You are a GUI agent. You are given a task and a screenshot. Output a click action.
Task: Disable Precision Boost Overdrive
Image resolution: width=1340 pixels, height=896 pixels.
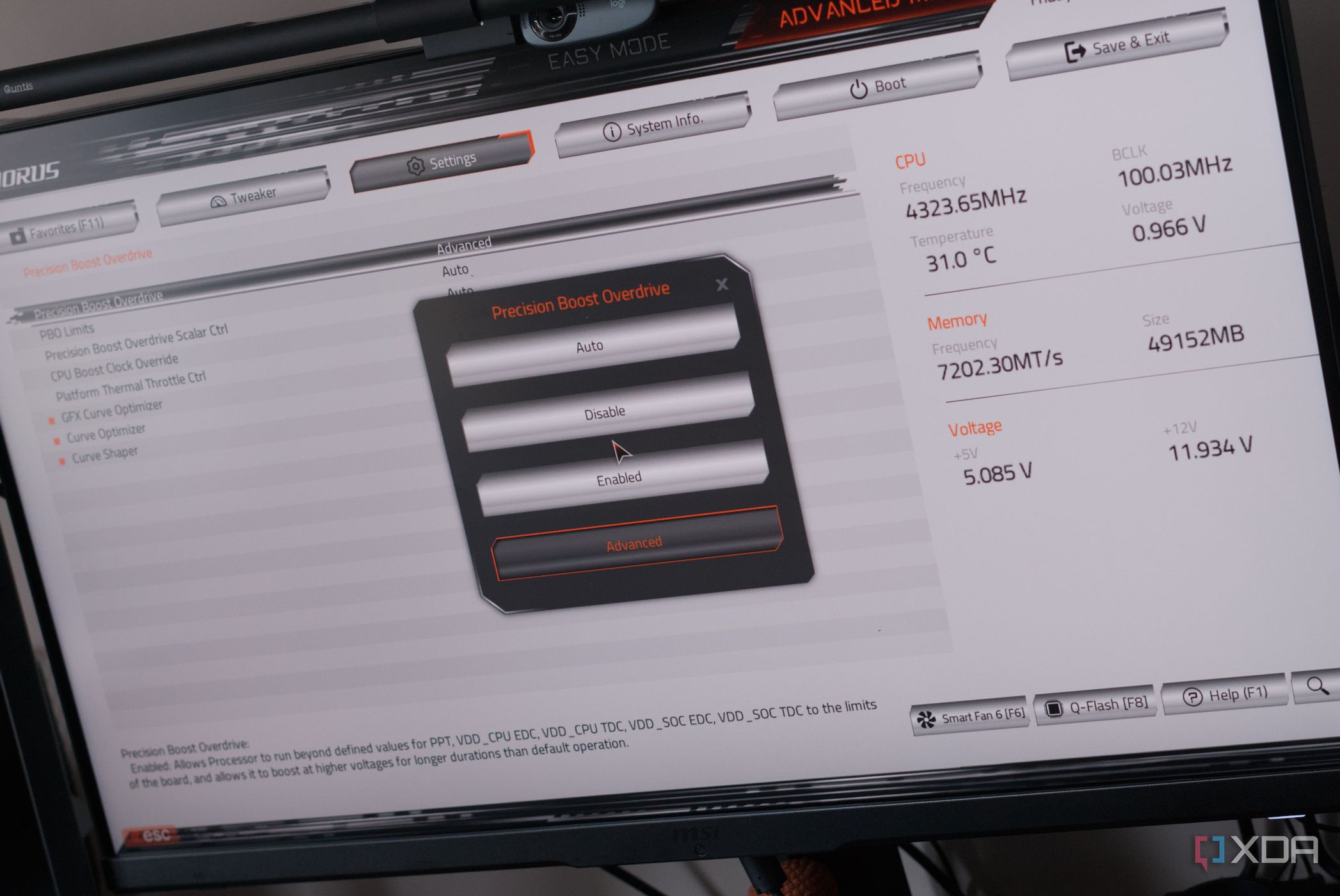[x=604, y=412]
